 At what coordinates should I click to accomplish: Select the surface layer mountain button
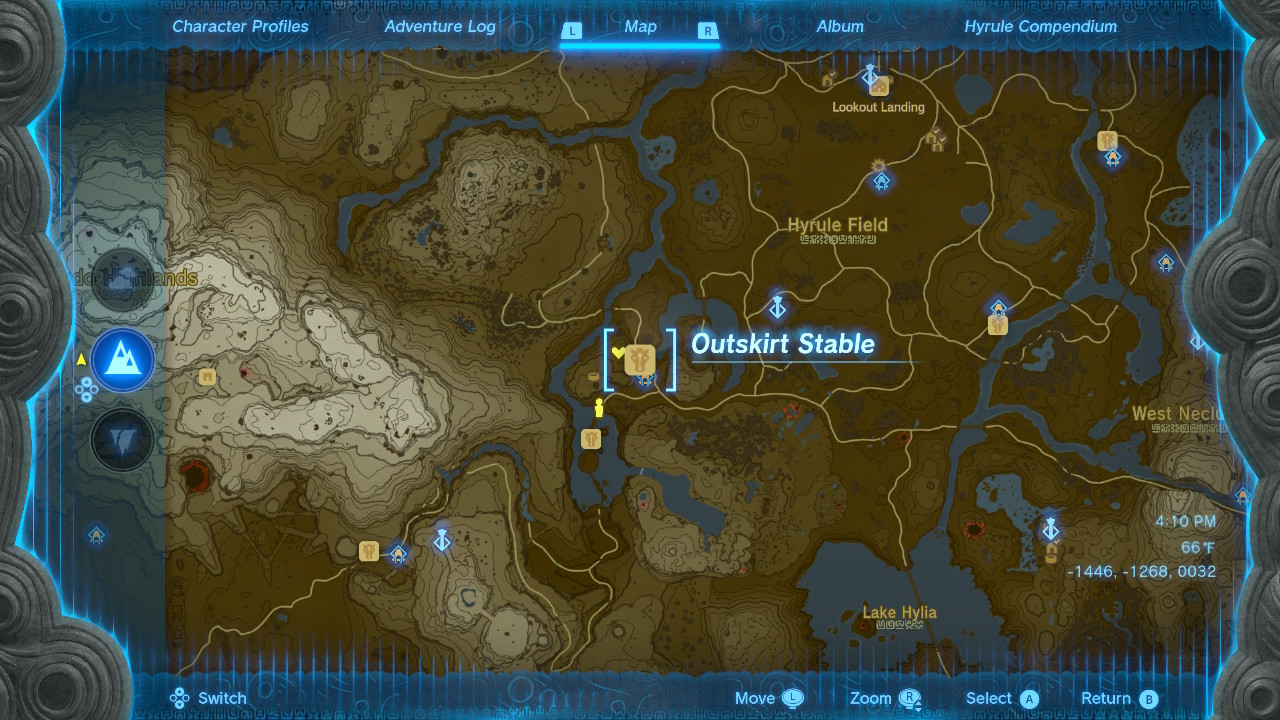pyautogui.click(x=122, y=360)
